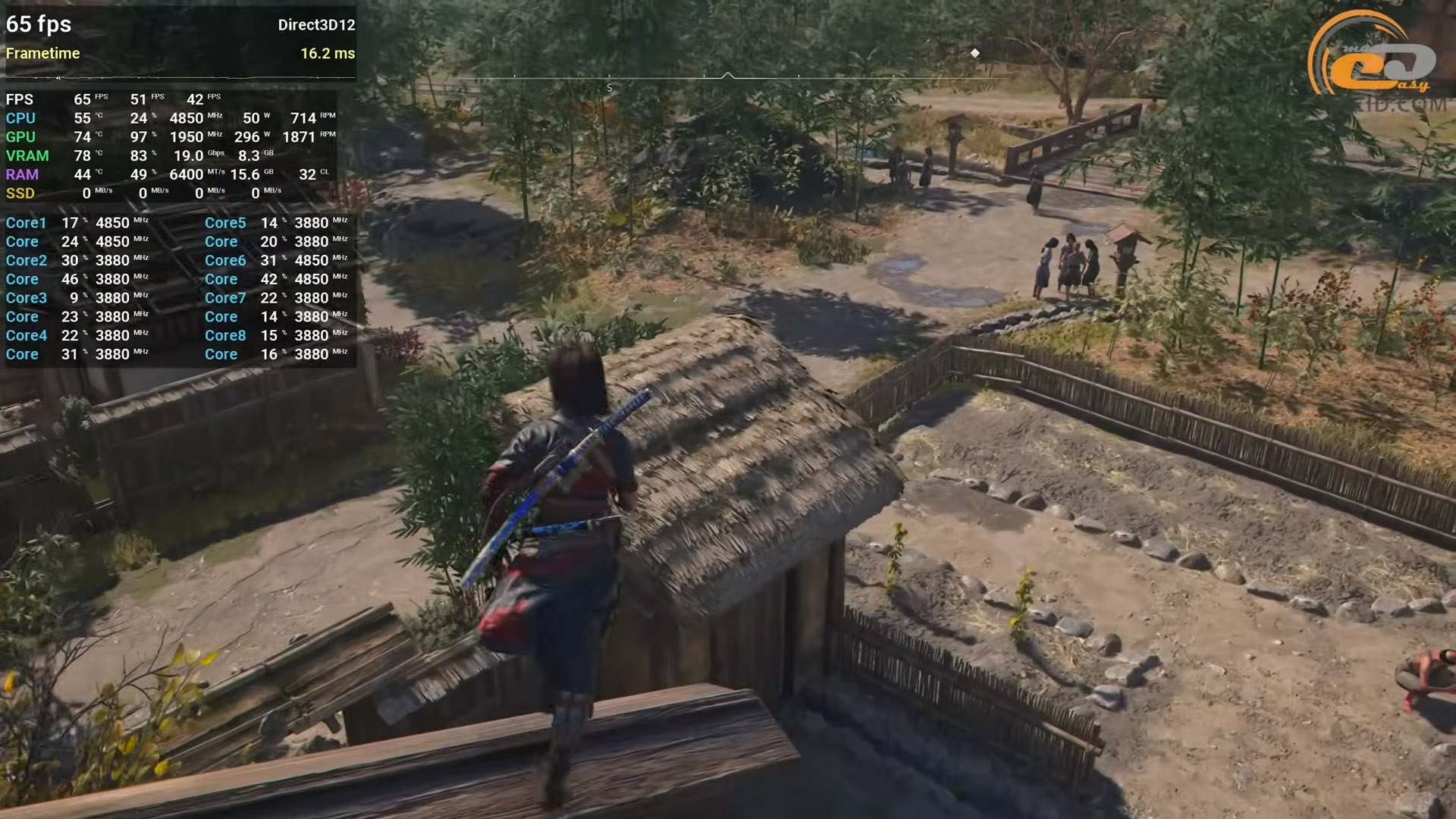
Task: Click the diamond objective marker on the compass
Action: 975,53
